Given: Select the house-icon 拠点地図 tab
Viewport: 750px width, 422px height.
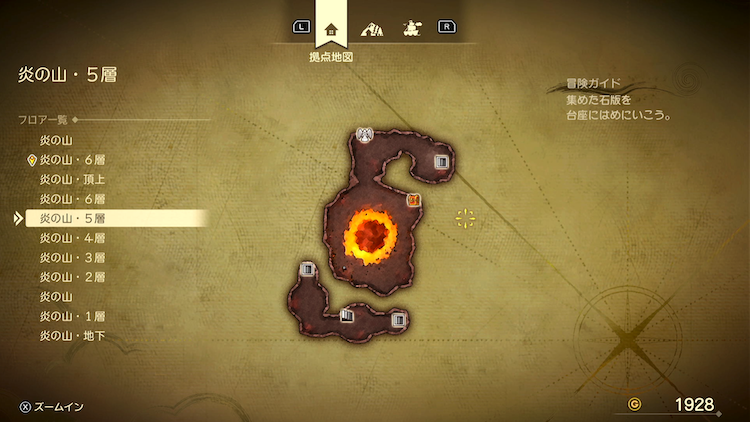Looking at the screenshot, I should [331, 28].
